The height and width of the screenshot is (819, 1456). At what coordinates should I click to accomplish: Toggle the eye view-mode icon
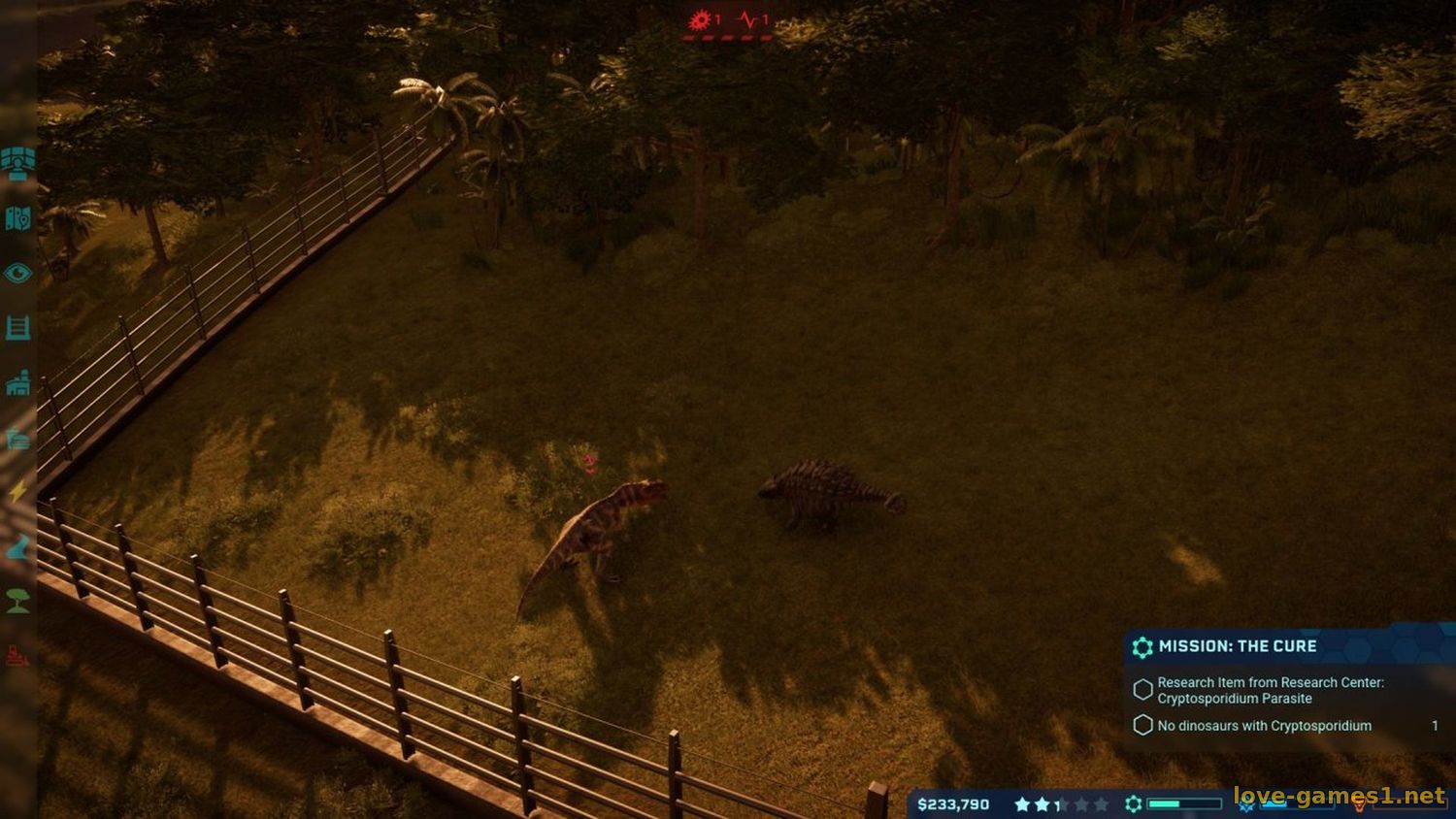[17, 274]
